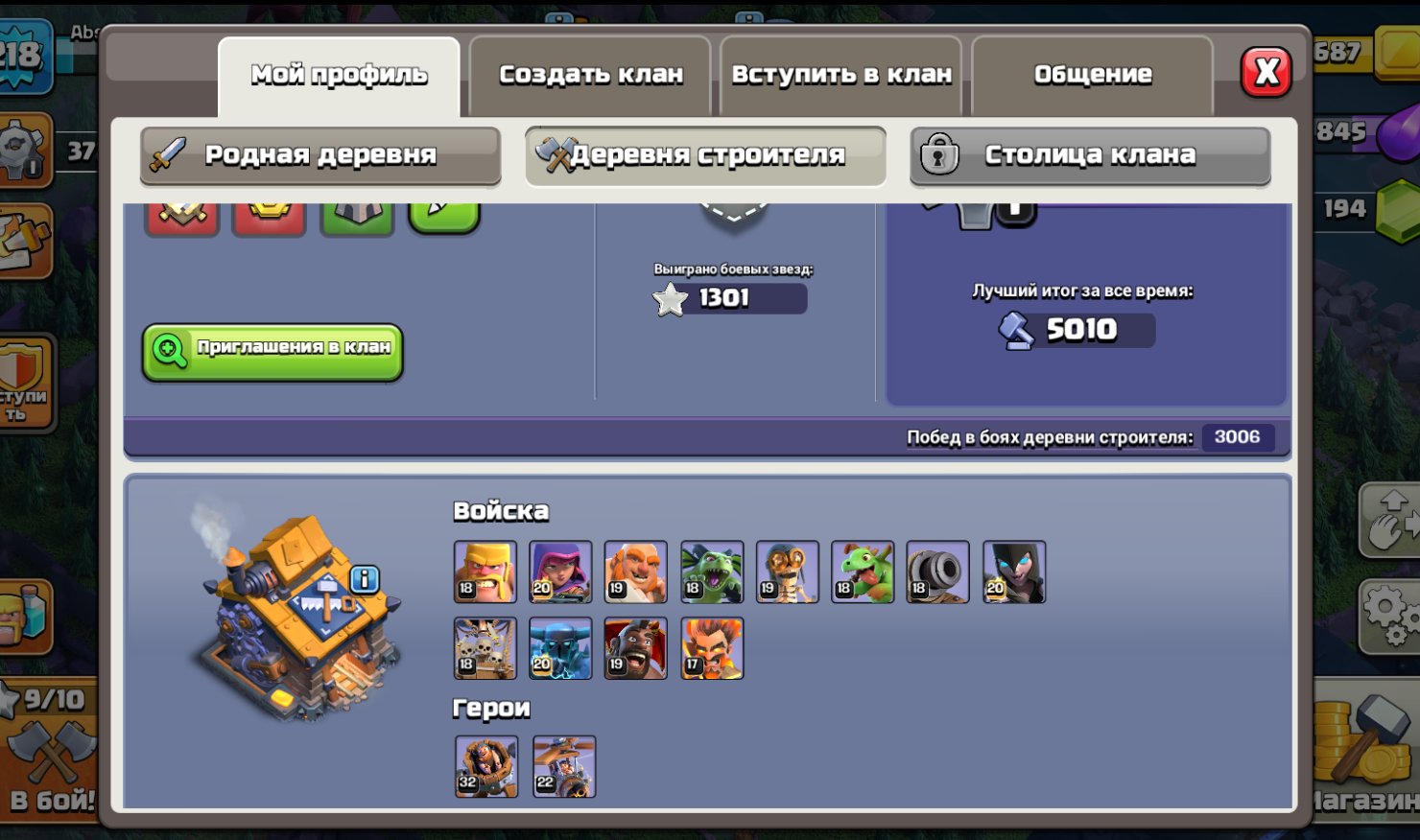Image resolution: width=1420 pixels, height=840 pixels.
Task: Switch to the Деревня строителя view
Action: [703, 155]
